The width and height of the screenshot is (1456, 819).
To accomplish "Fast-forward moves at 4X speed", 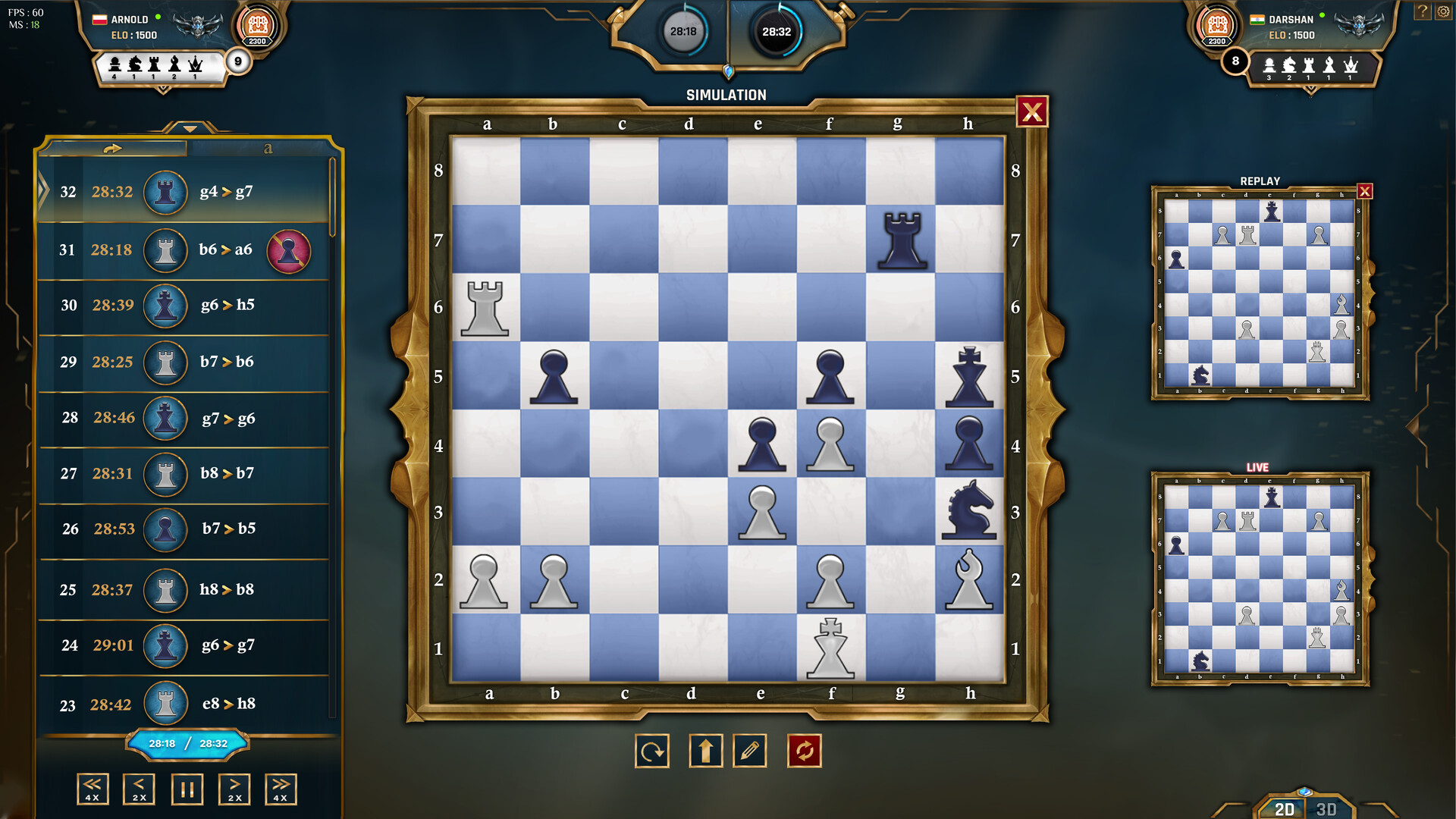I will tap(280, 789).
